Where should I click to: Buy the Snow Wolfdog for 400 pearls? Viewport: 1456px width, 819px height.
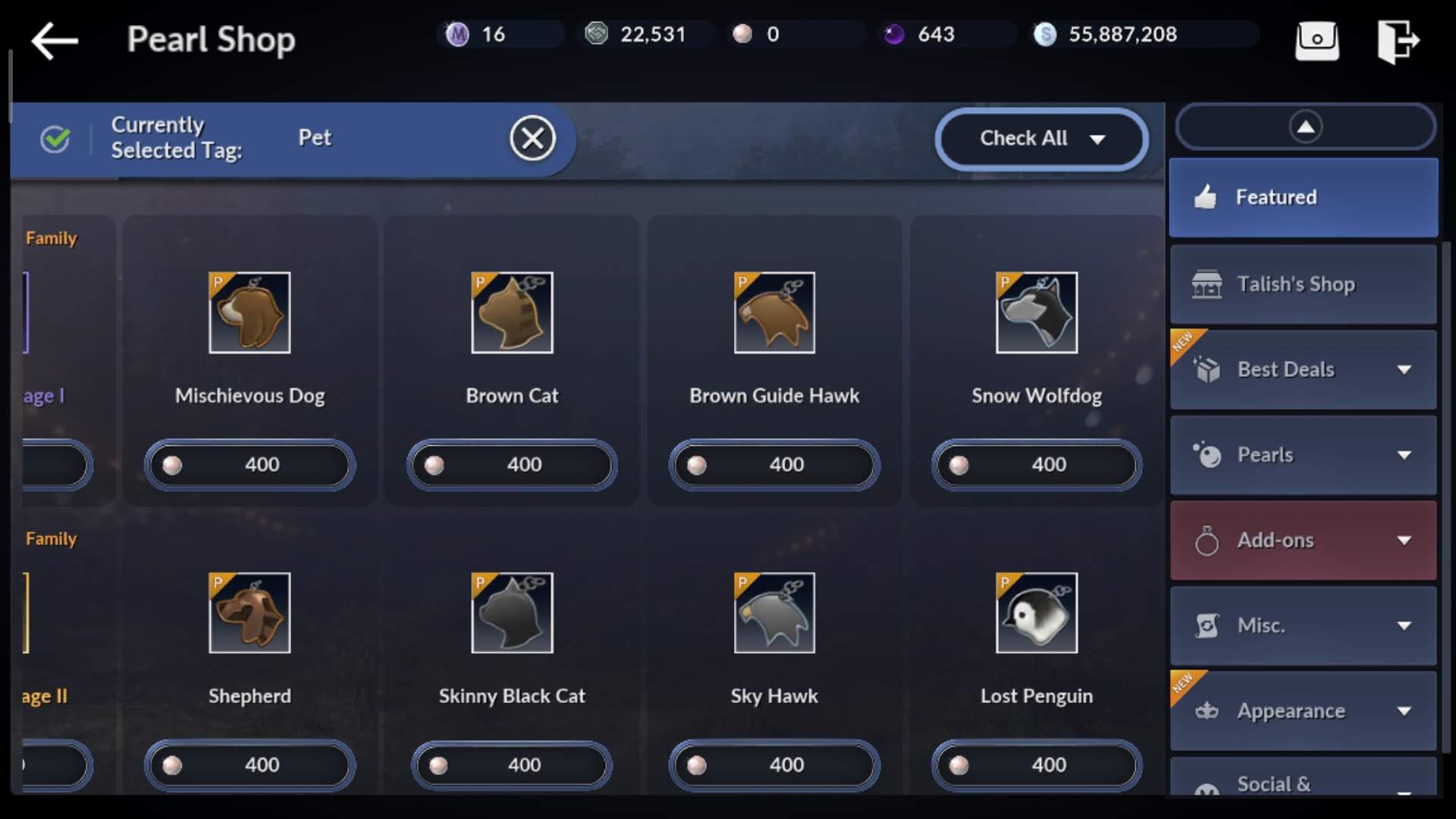1036,464
